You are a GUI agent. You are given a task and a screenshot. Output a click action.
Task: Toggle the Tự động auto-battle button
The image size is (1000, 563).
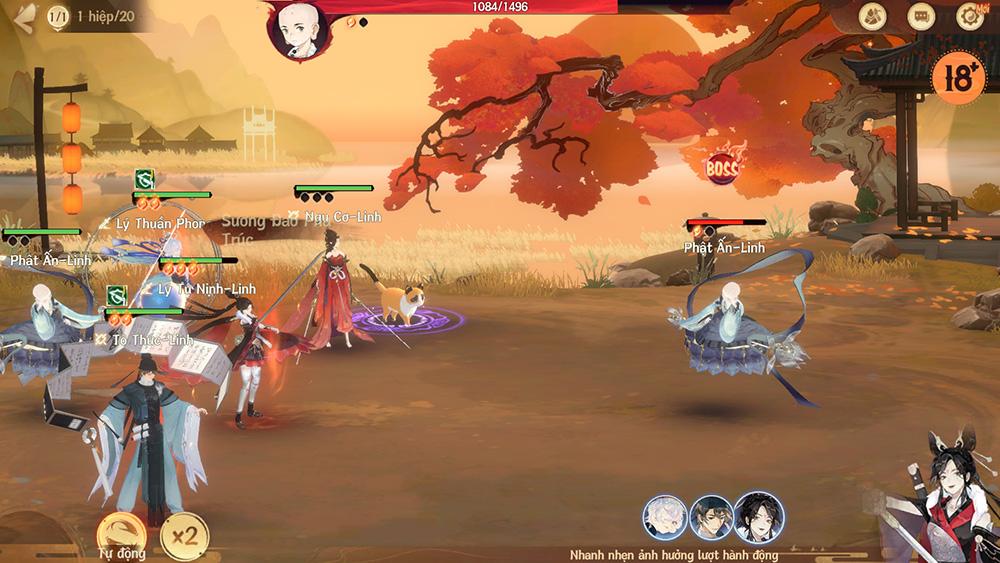click(x=121, y=532)
